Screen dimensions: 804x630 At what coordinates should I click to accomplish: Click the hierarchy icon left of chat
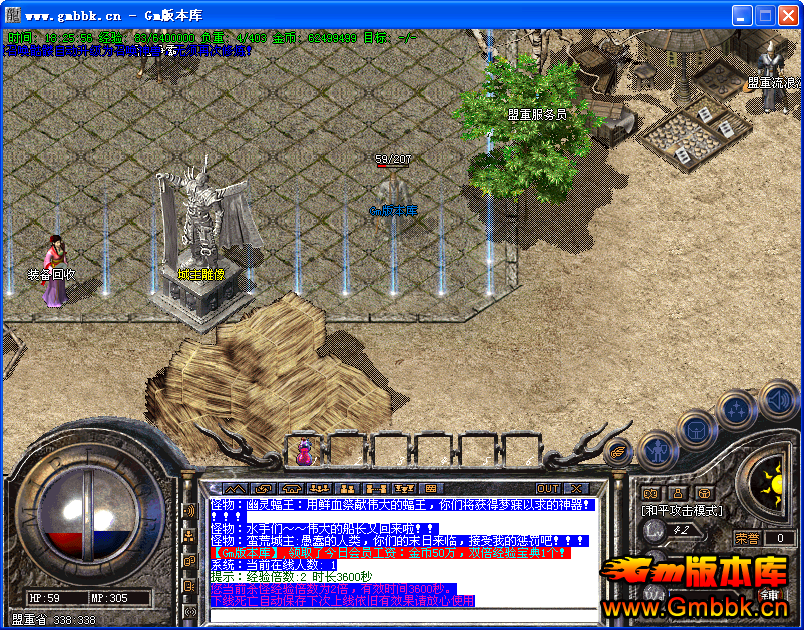189,536
